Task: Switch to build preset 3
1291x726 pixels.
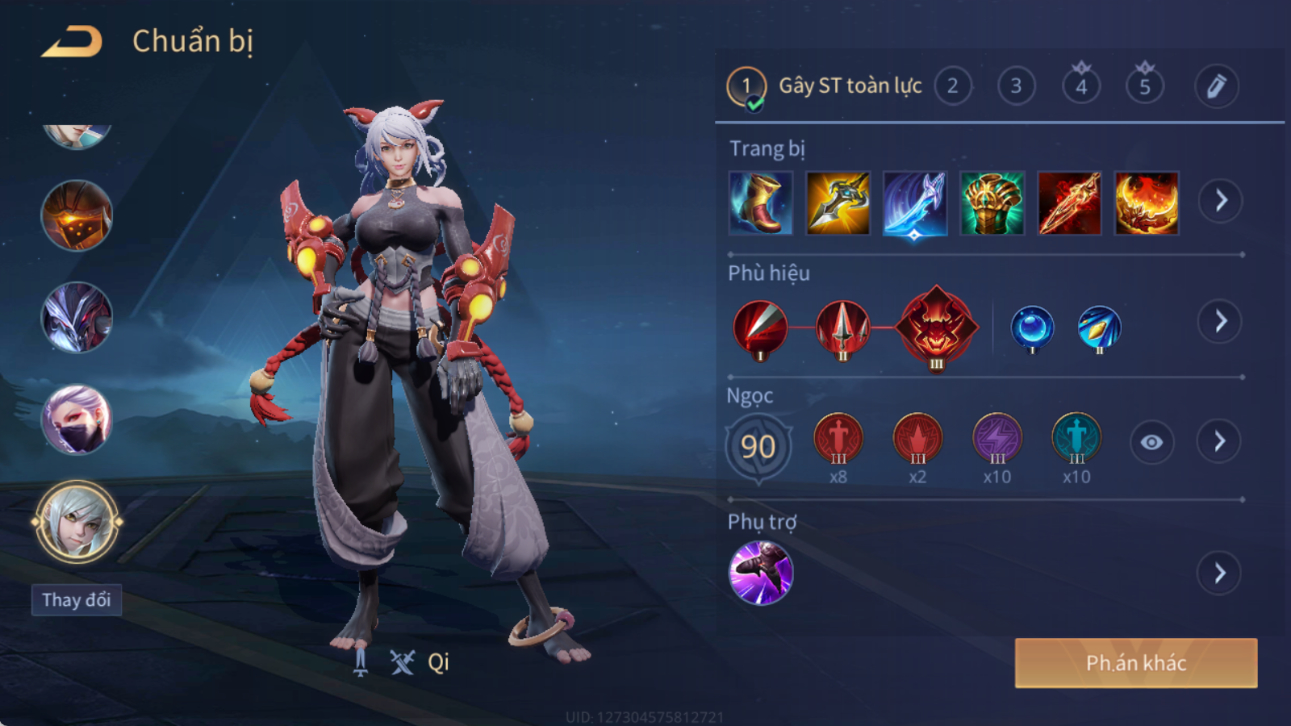Action: point(1016,86)
